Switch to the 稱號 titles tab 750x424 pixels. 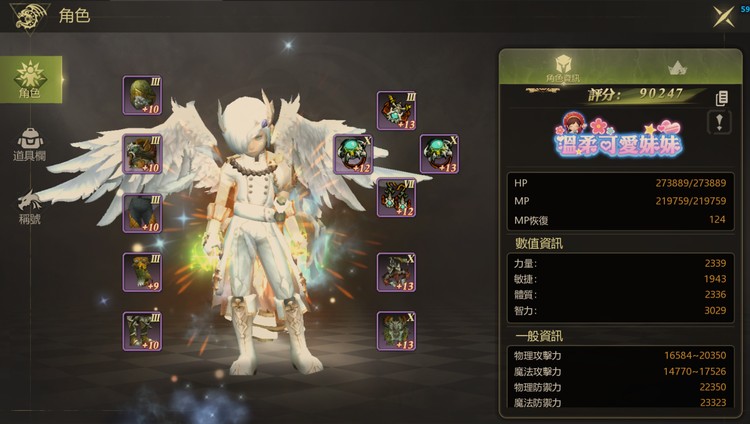tap(30, 206)
